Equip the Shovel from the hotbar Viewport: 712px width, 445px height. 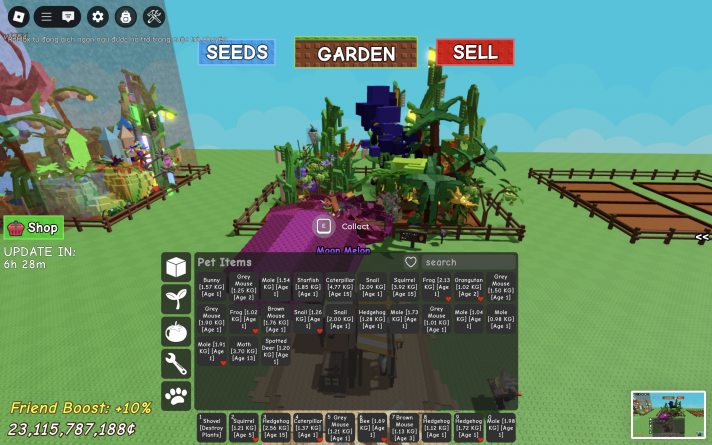pos(211,427)
